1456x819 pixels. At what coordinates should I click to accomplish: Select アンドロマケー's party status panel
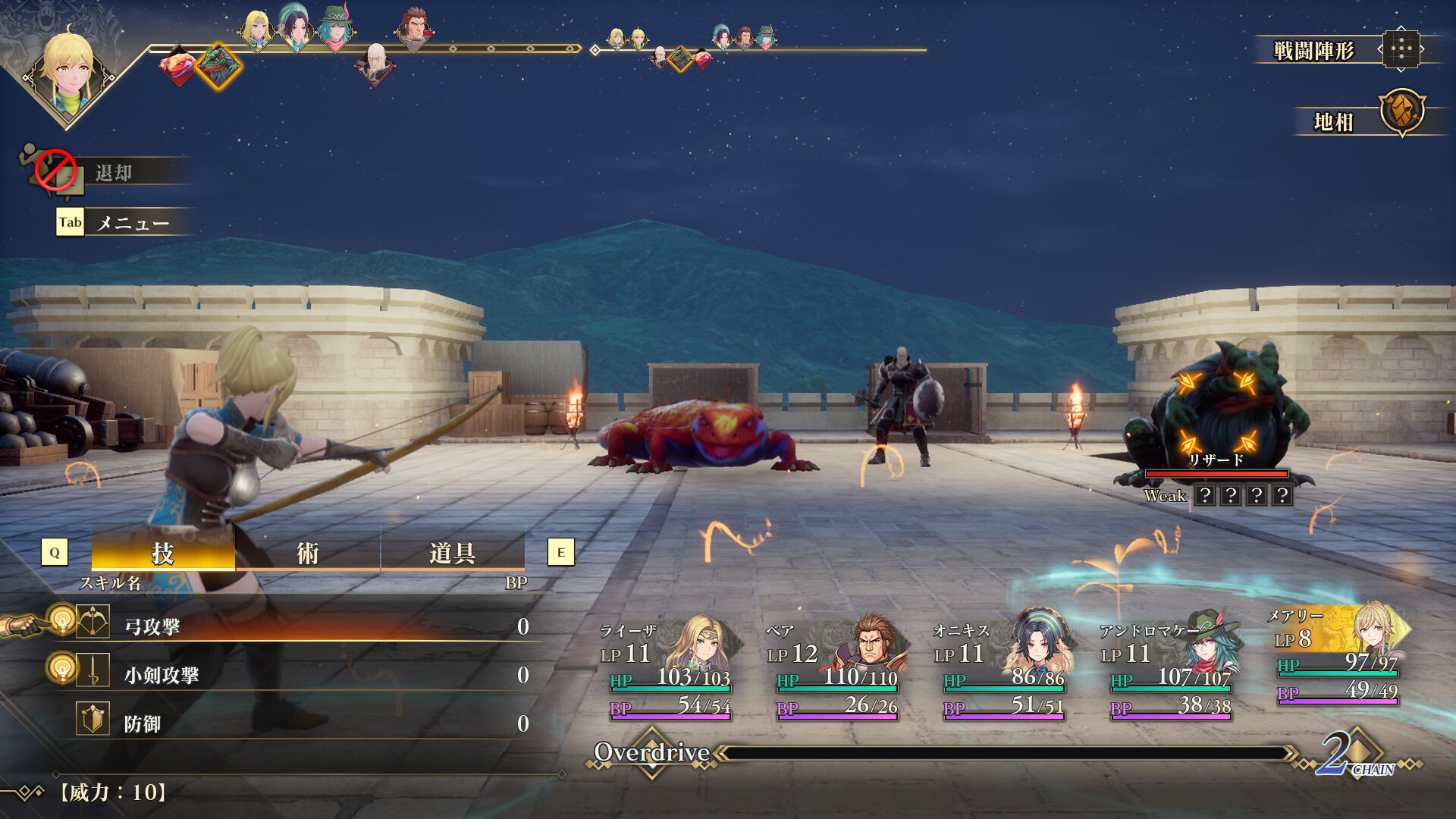(1168, 669)
